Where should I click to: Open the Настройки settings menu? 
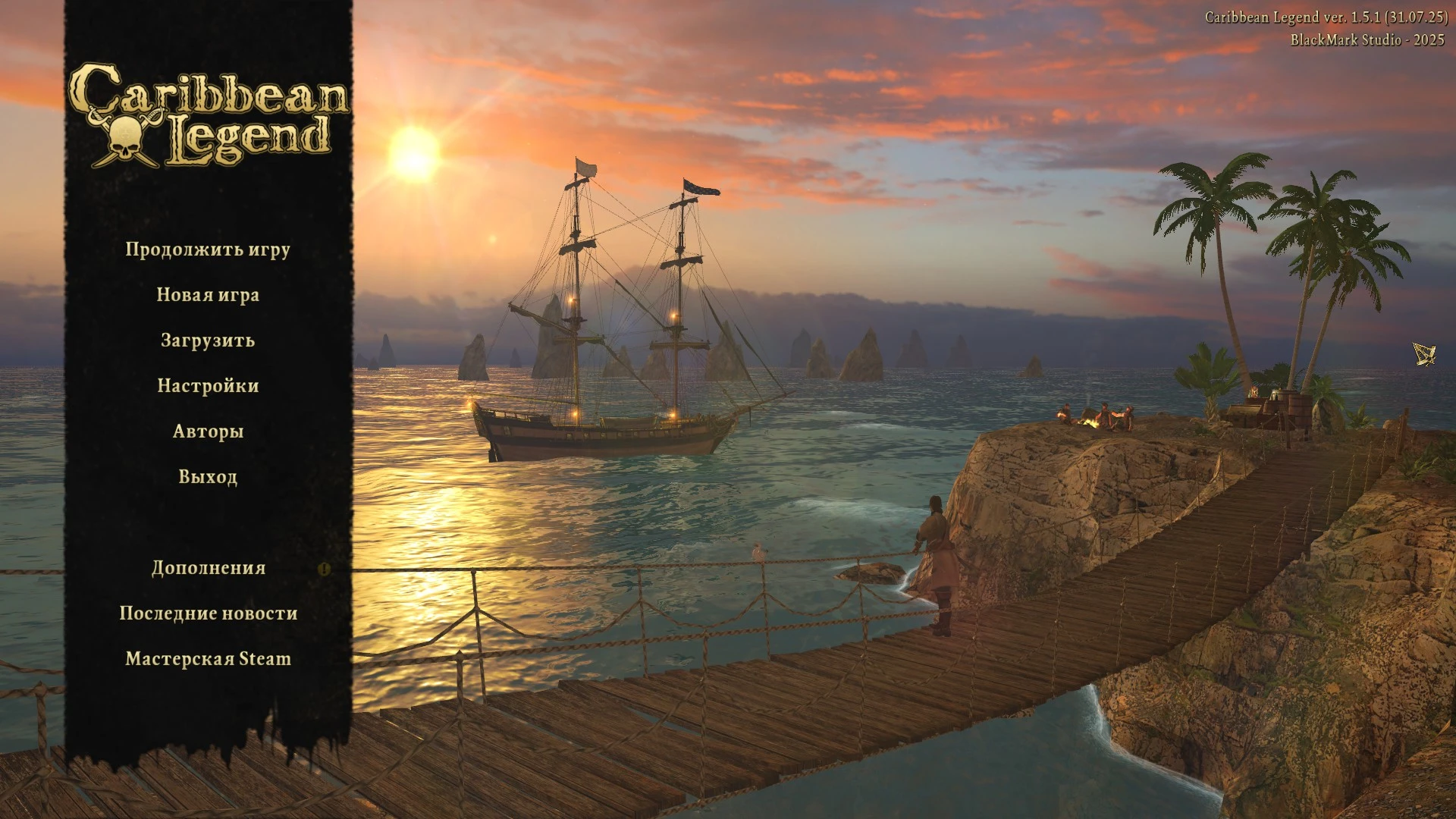208,386
